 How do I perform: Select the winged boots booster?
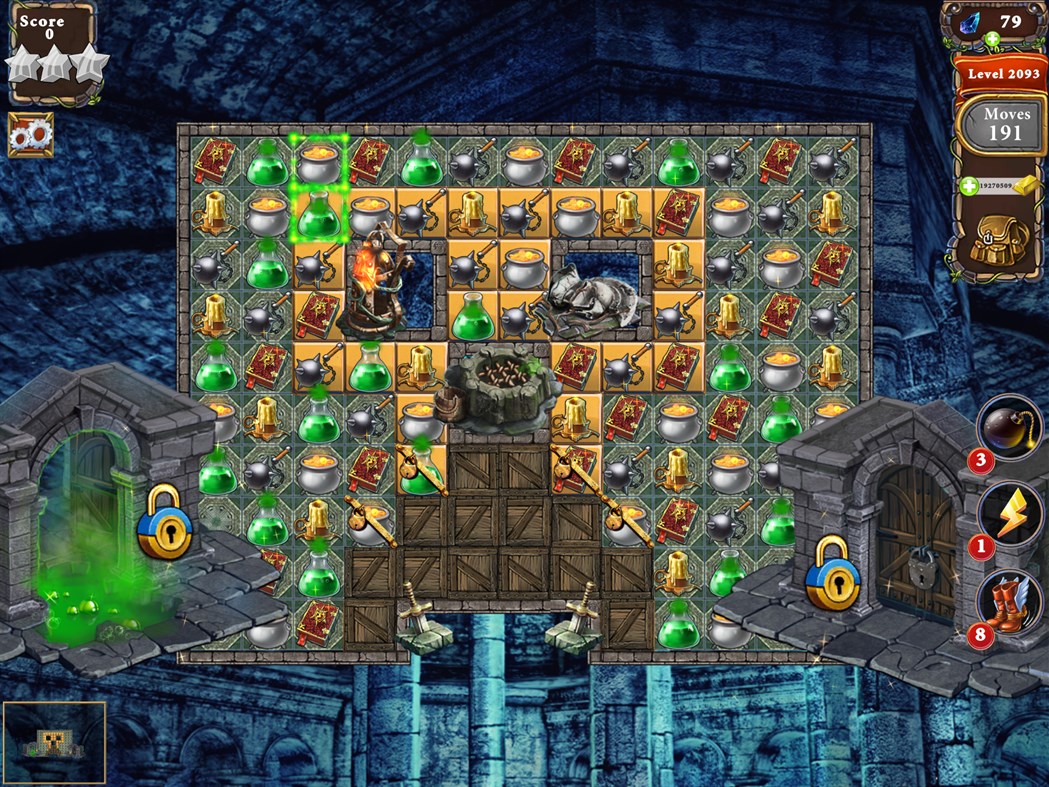(1008, 600)
